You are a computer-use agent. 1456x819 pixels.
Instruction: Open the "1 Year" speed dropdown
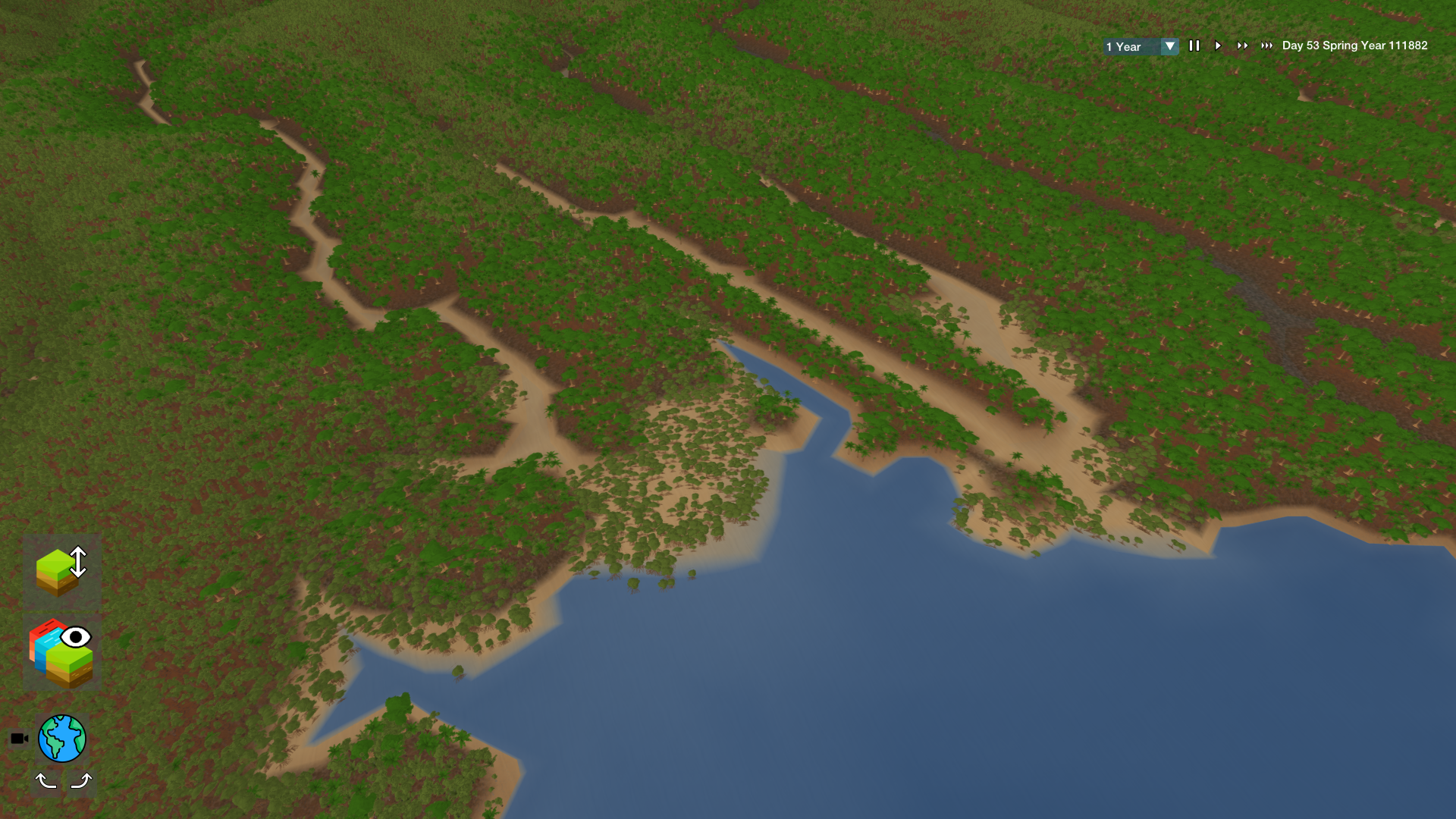point(1130,46)
